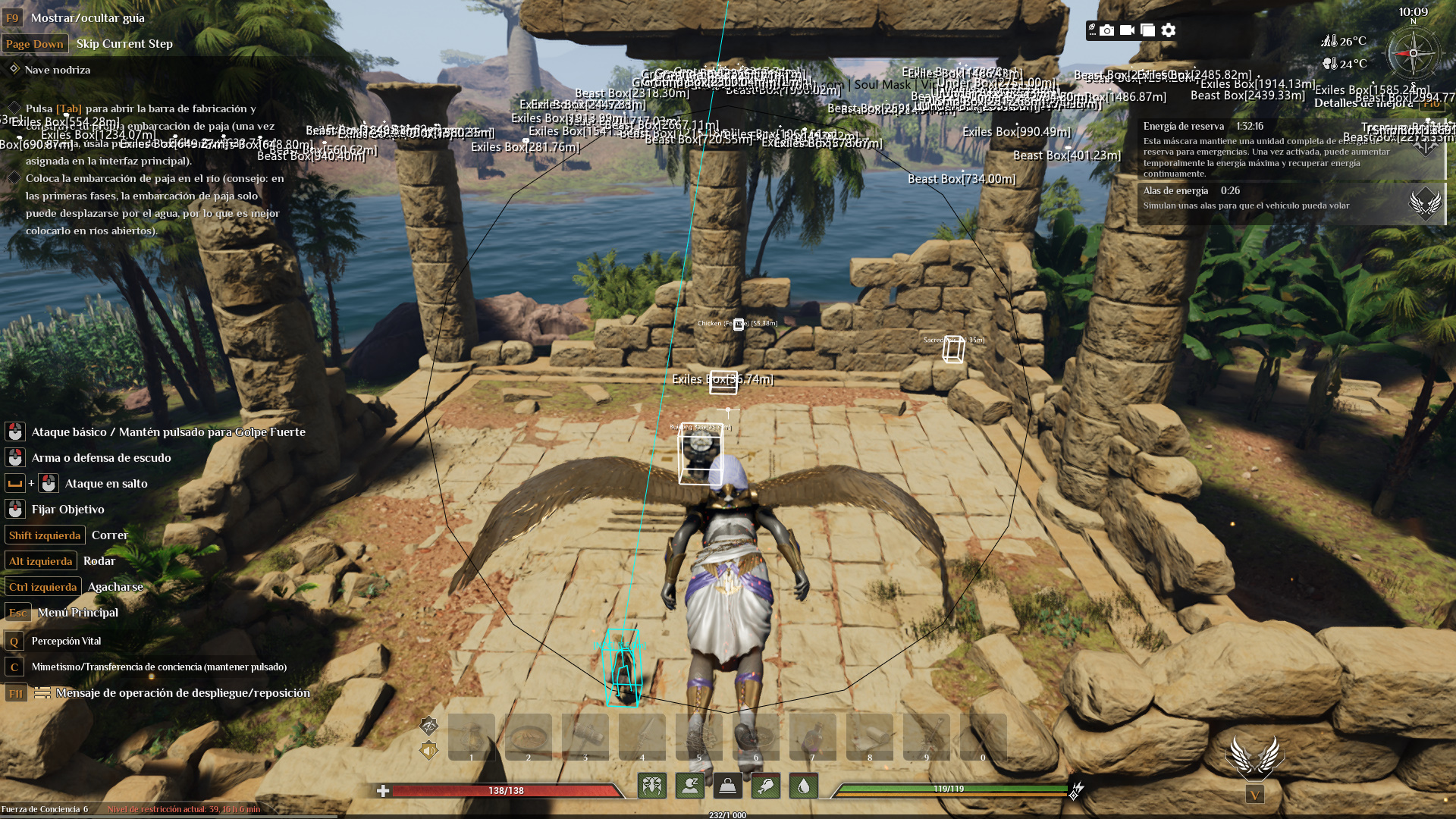Image resolution: width=1456 pixels, height=819 pixels.
Task: Select the insect buff status icon
Action: [x=652, y=786]
